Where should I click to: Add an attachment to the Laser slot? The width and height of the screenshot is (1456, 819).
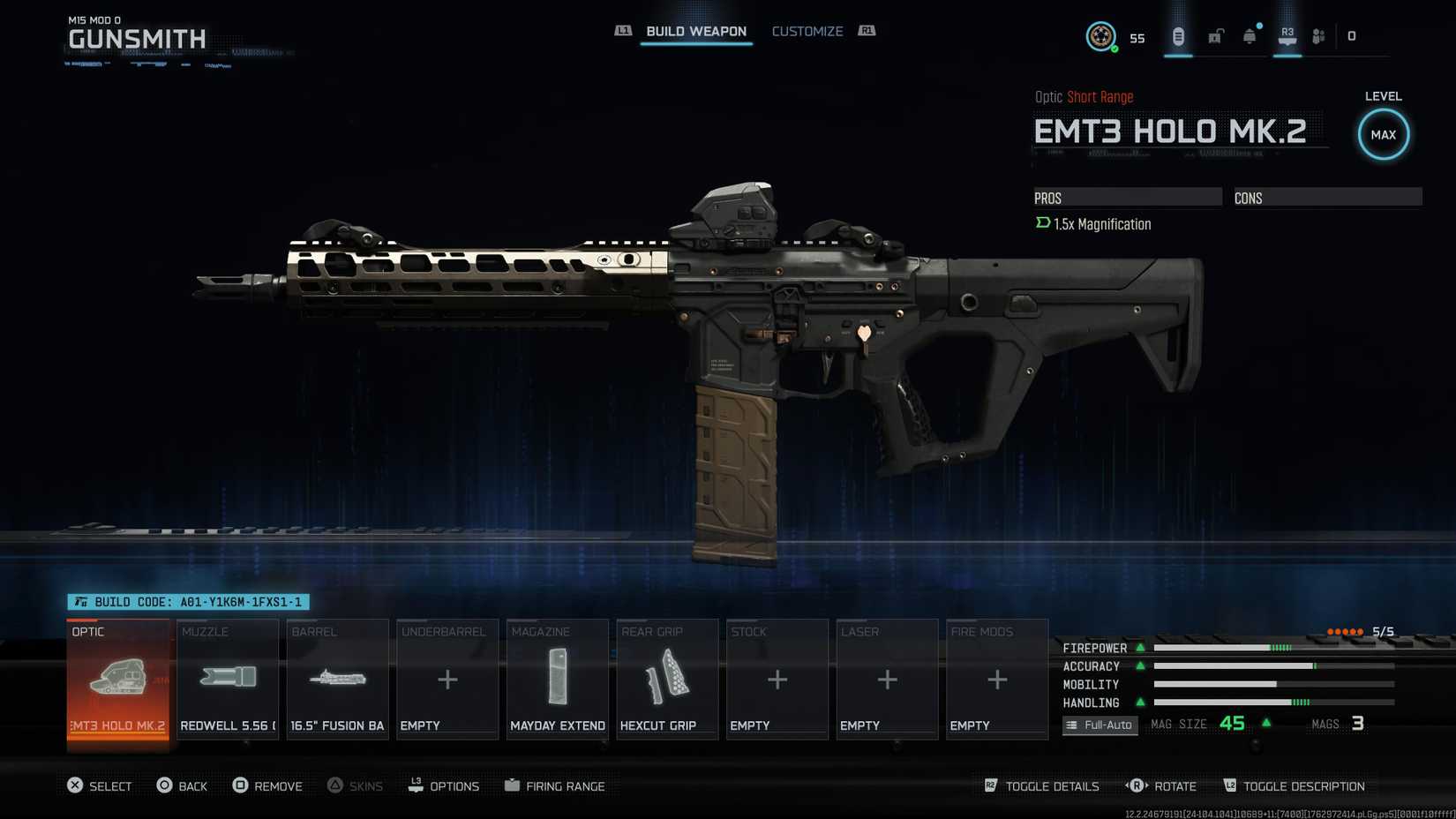click(887, 680)
